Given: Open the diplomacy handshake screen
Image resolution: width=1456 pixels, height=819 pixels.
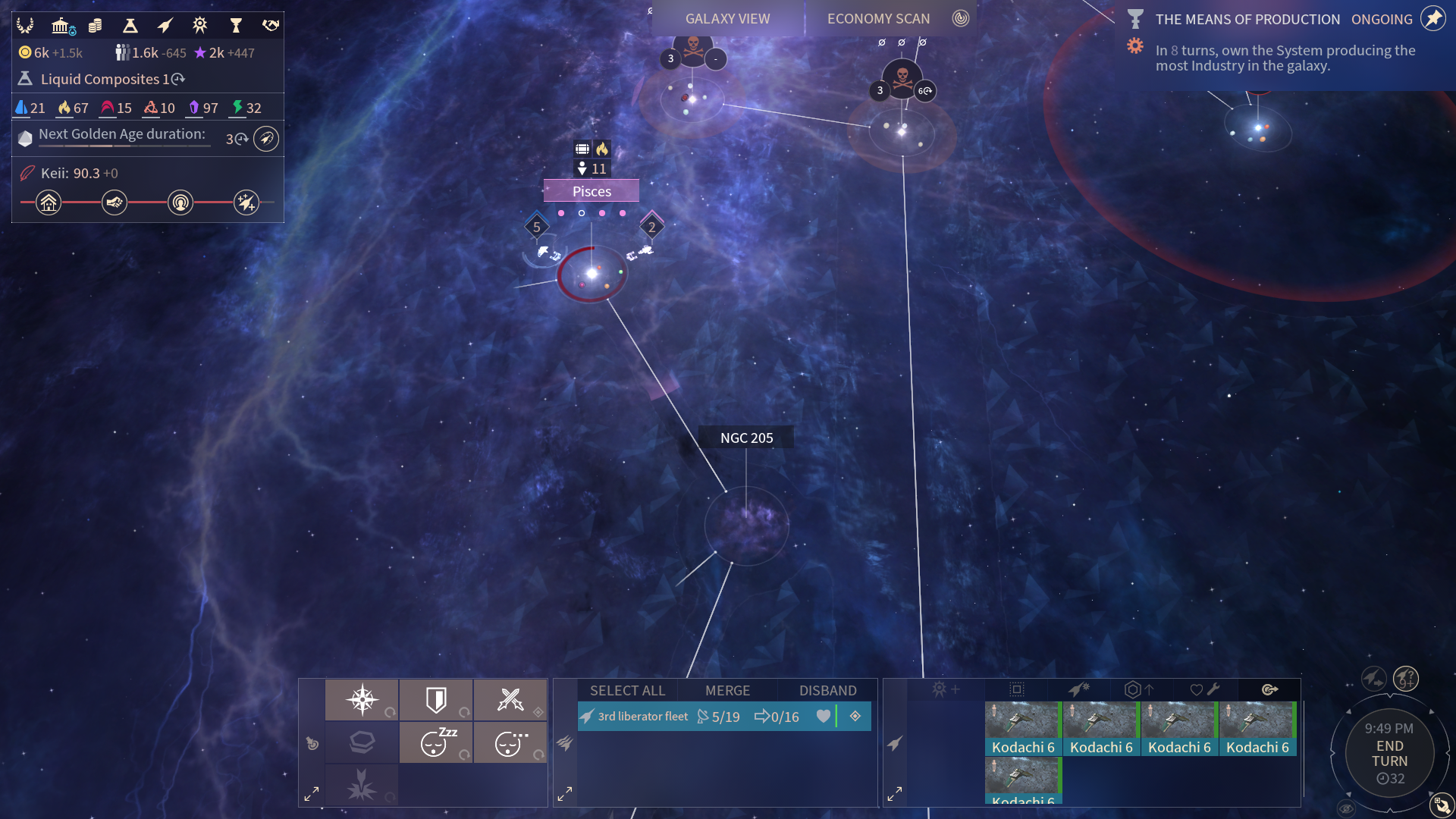Looking at the screenshot, I should [271, 27].
